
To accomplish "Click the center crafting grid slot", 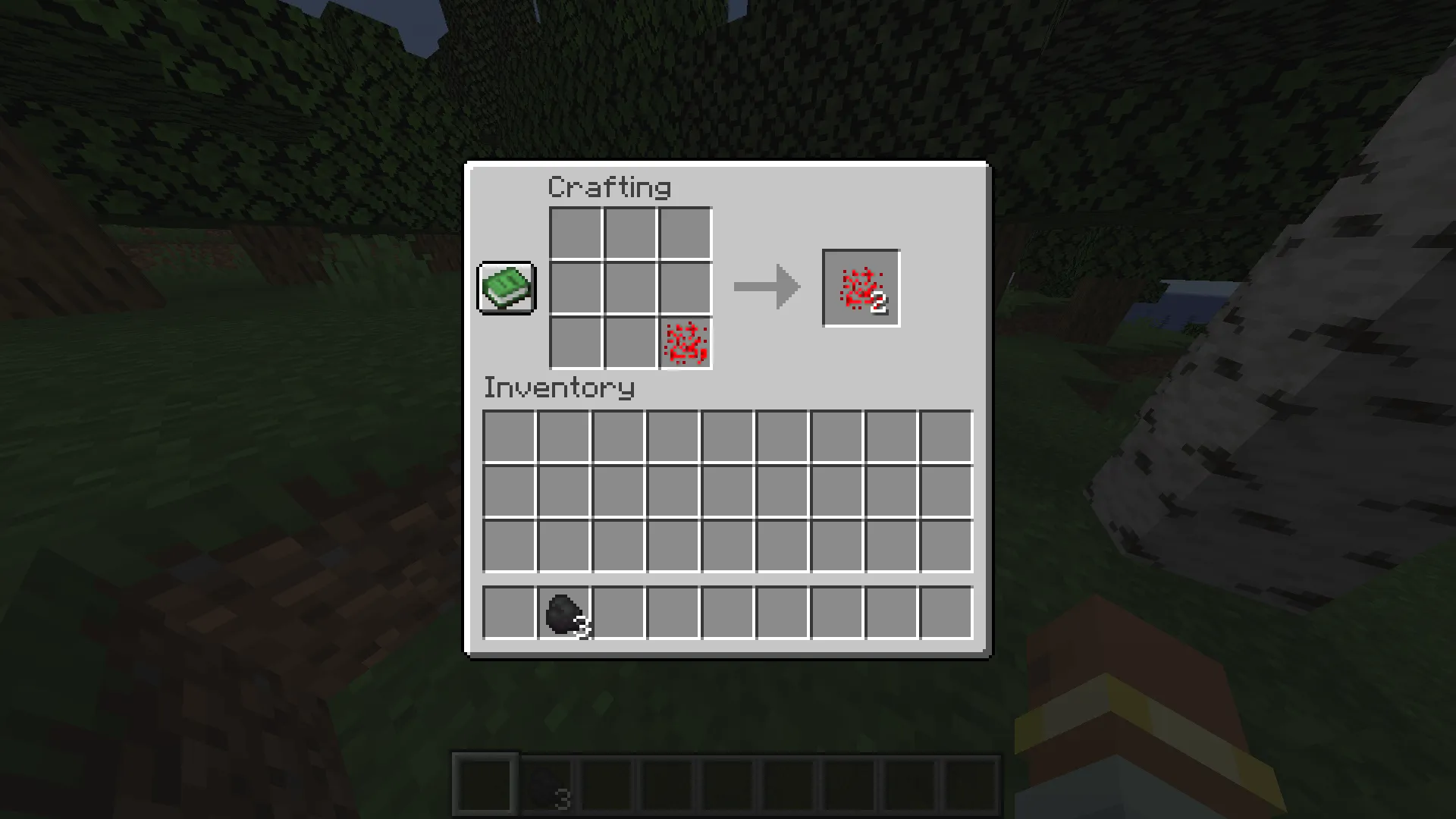I will pos(630,288).
